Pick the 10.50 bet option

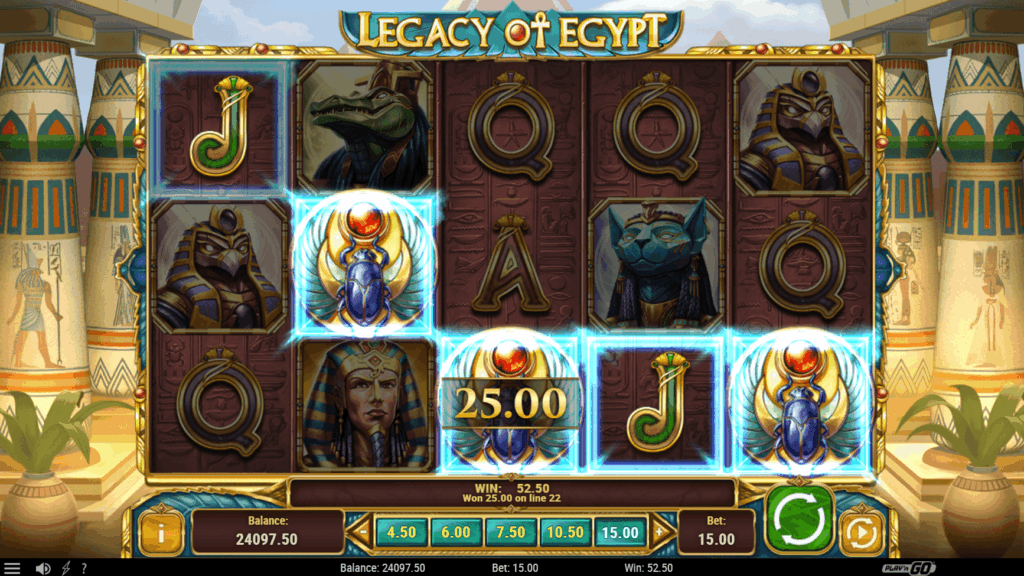click(565, 533)
